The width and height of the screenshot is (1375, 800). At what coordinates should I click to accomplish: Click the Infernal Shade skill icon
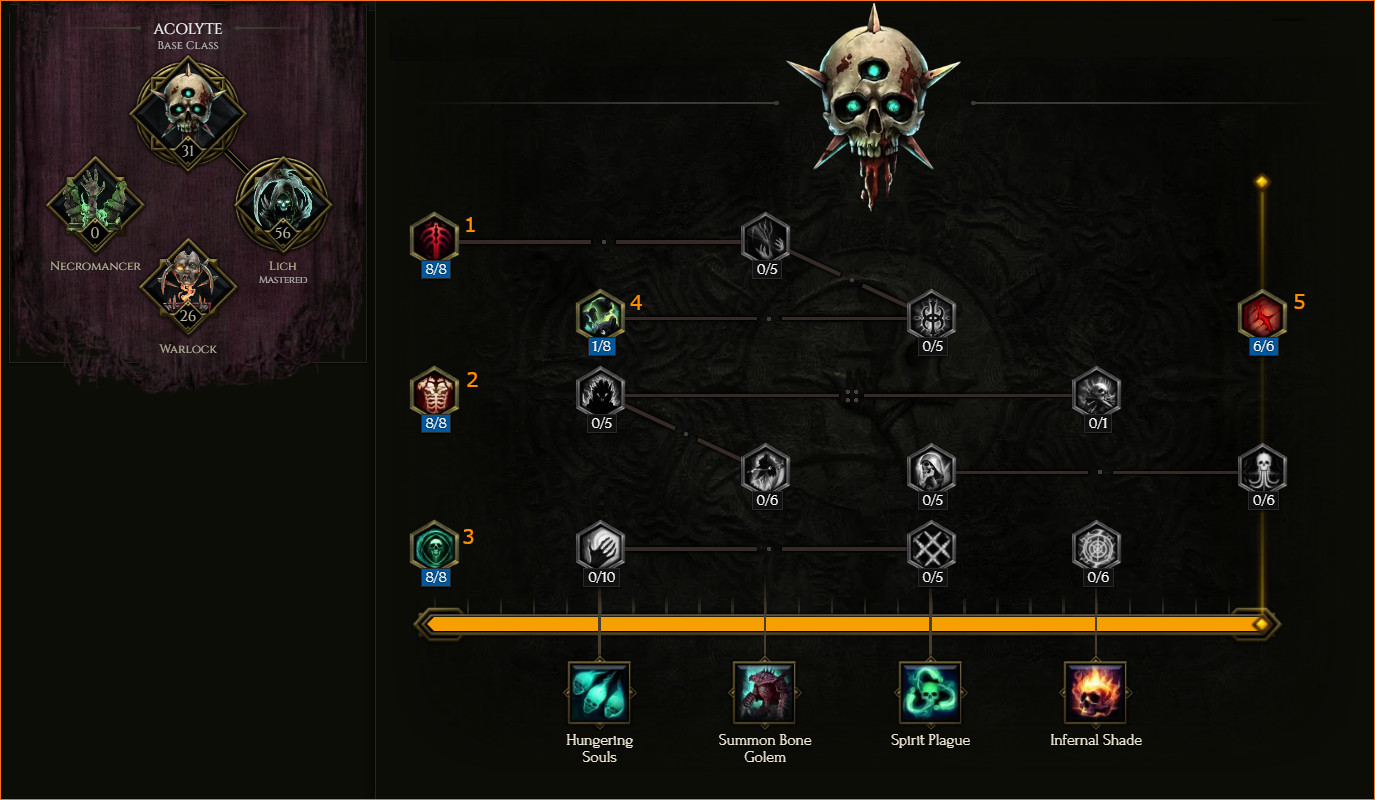pyautogui.click(x=1096, y=692)
